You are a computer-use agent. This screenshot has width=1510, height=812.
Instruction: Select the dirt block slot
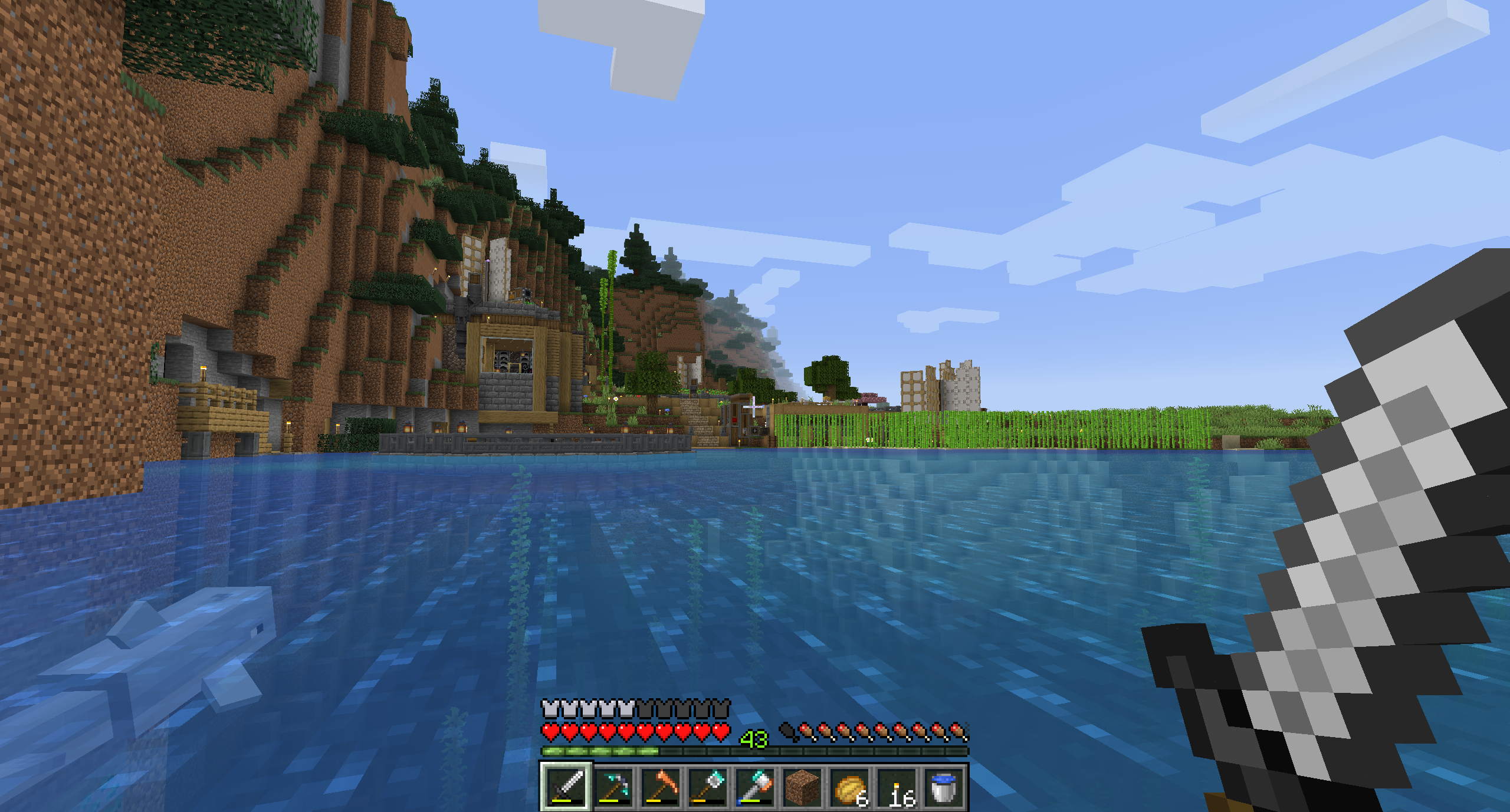coord(802,786)
